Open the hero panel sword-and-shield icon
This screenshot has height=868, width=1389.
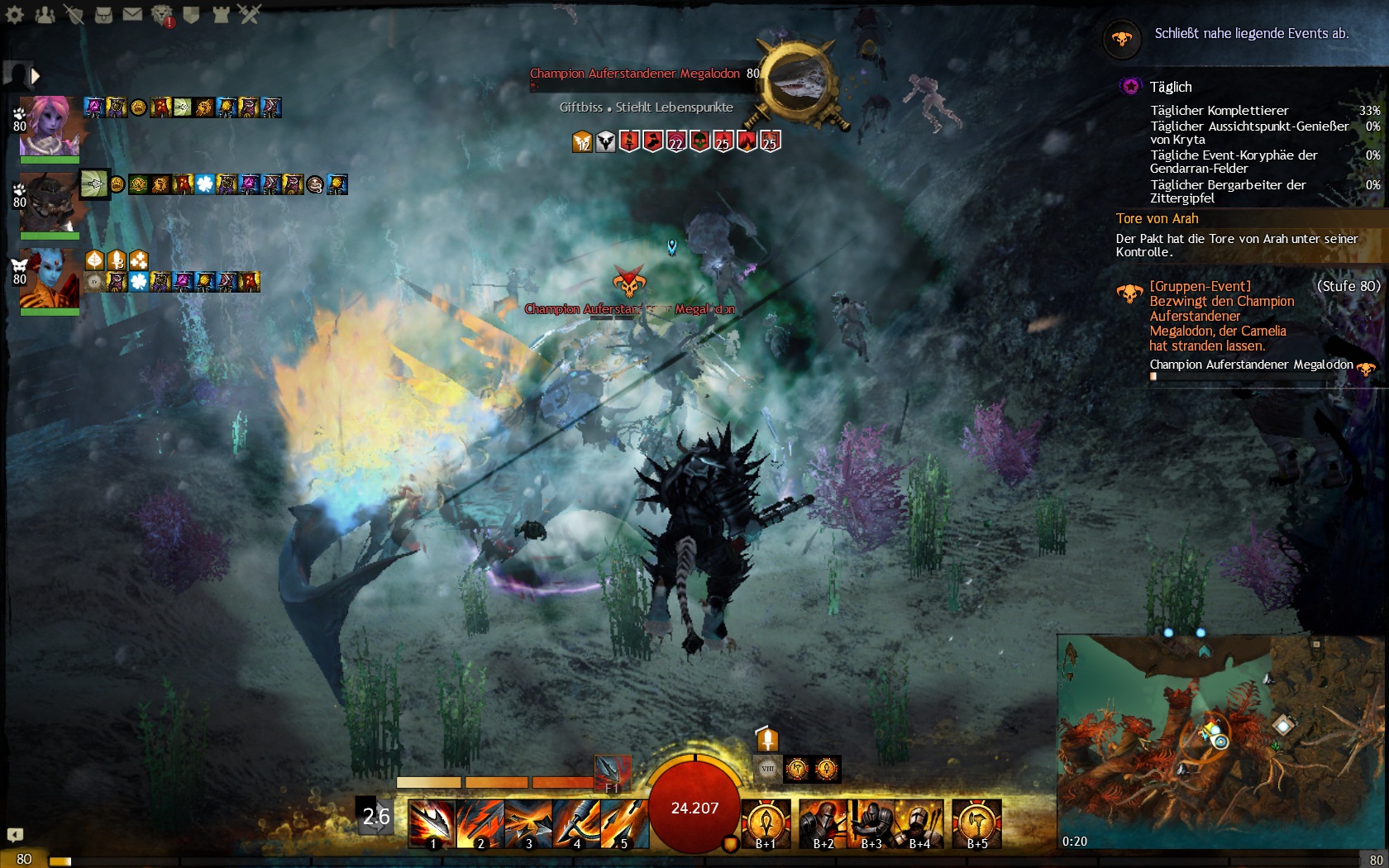pos(74,14)
